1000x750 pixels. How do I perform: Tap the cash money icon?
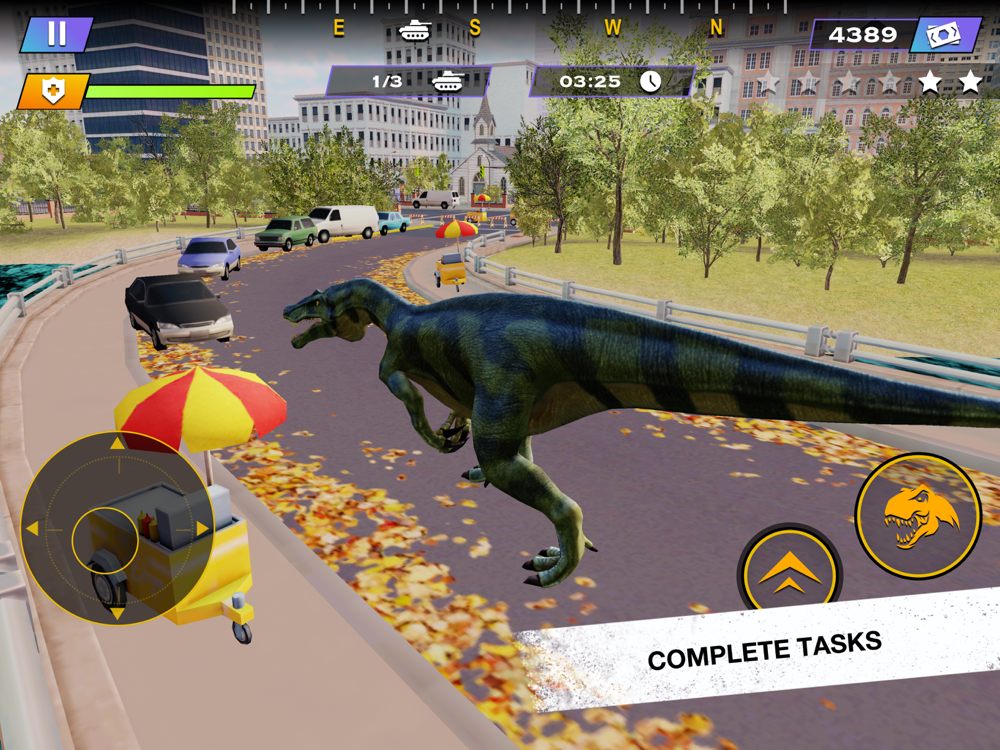coord(943,36)
